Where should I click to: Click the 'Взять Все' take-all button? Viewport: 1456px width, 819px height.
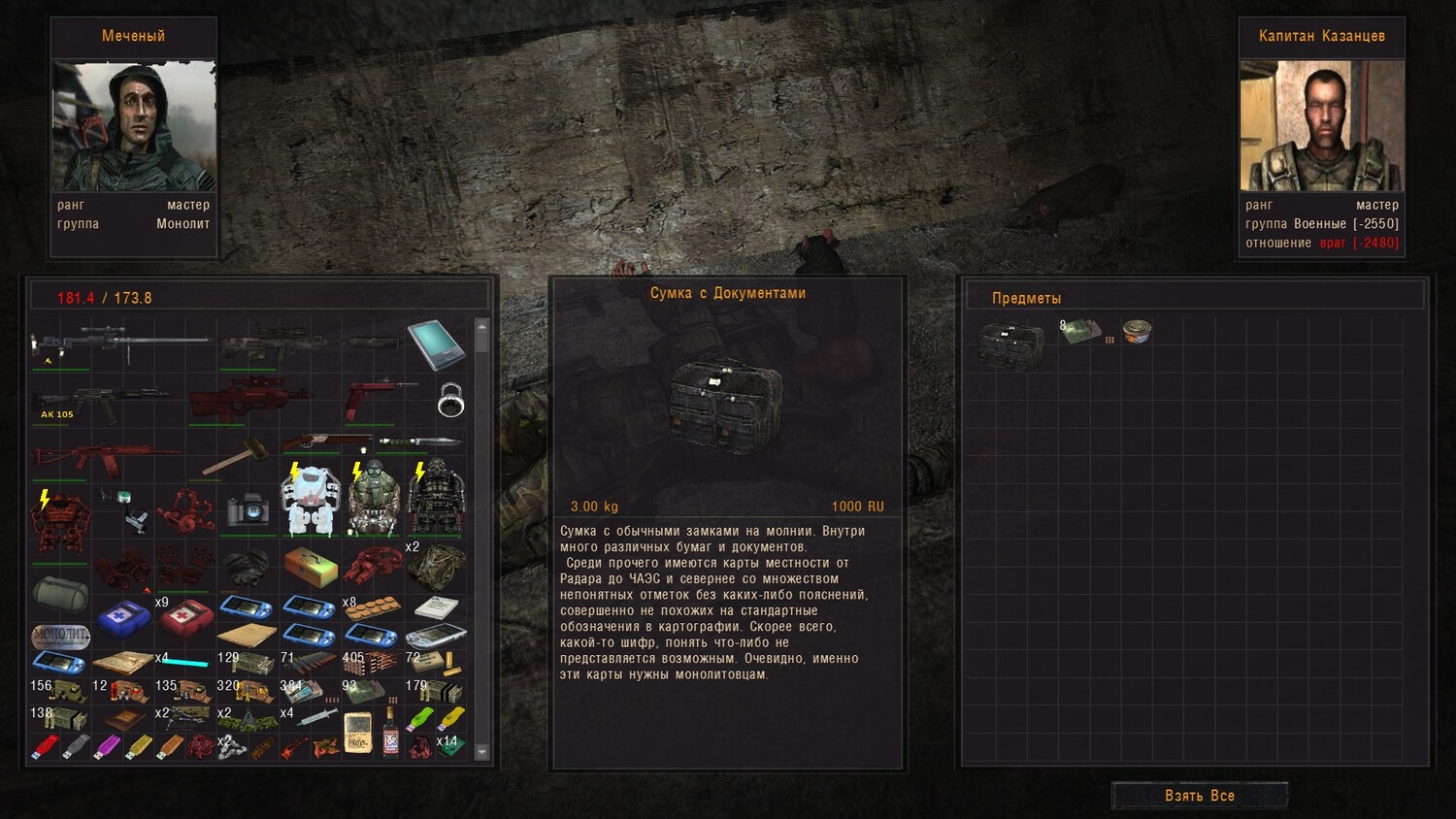point(1200,796)
